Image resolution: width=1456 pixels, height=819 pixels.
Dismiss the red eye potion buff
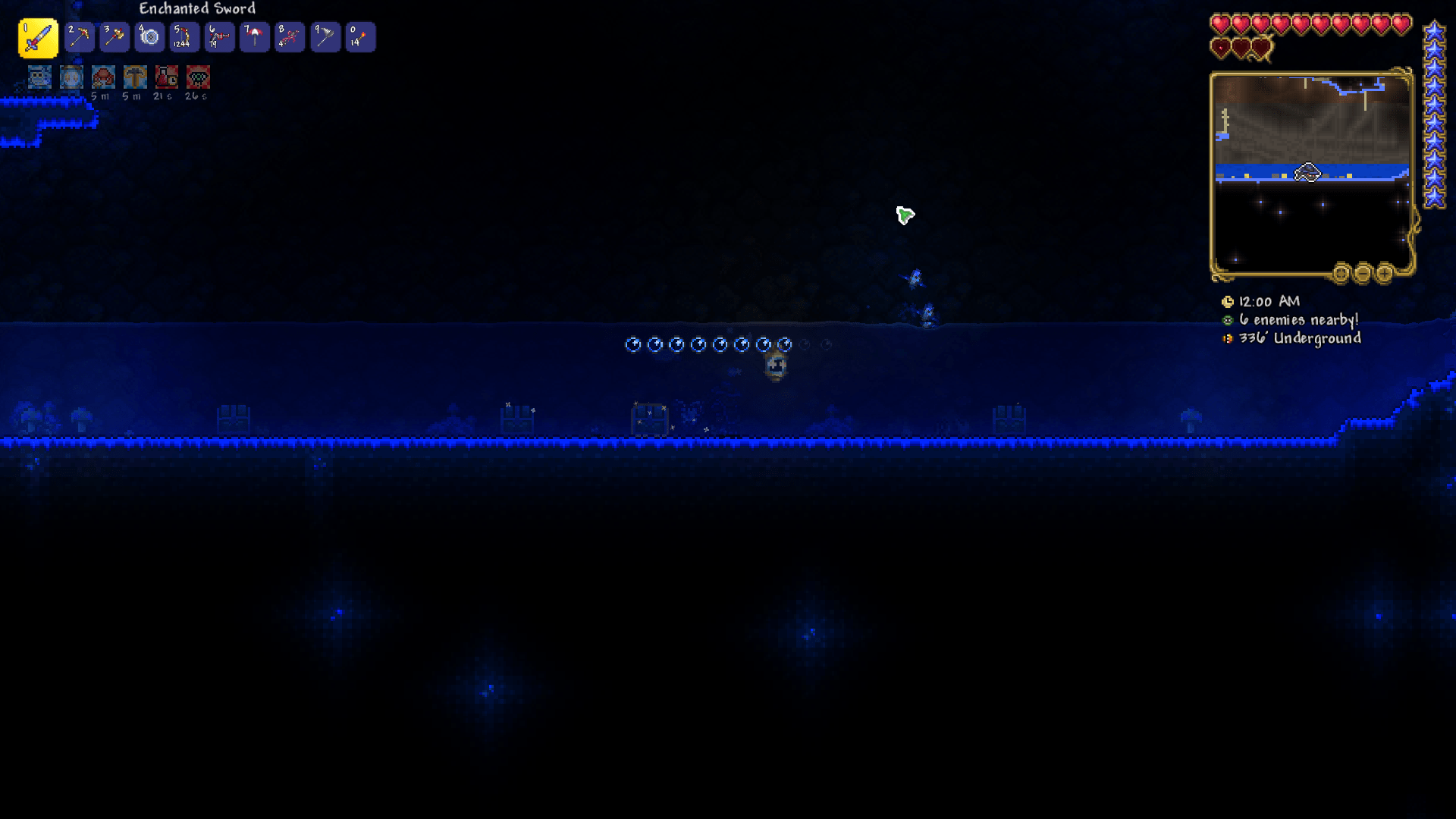click(x=197, y=77)
